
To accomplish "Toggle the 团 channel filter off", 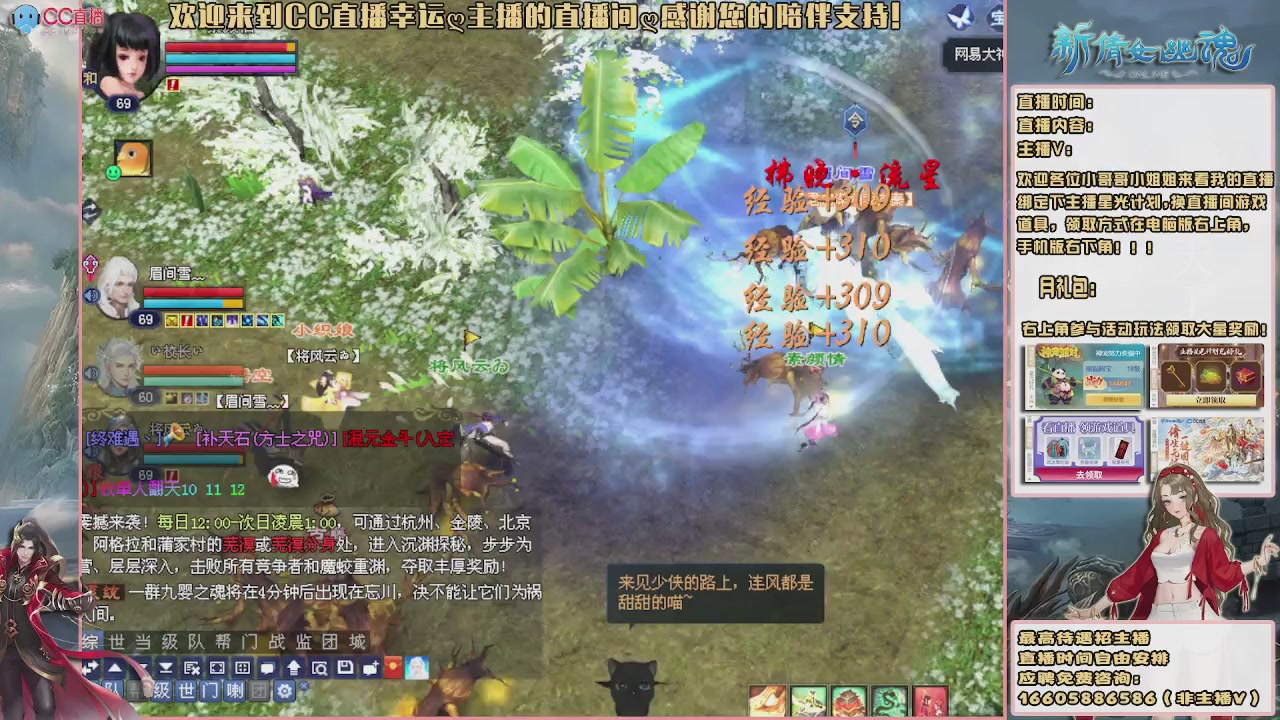I will click(257, 690).
